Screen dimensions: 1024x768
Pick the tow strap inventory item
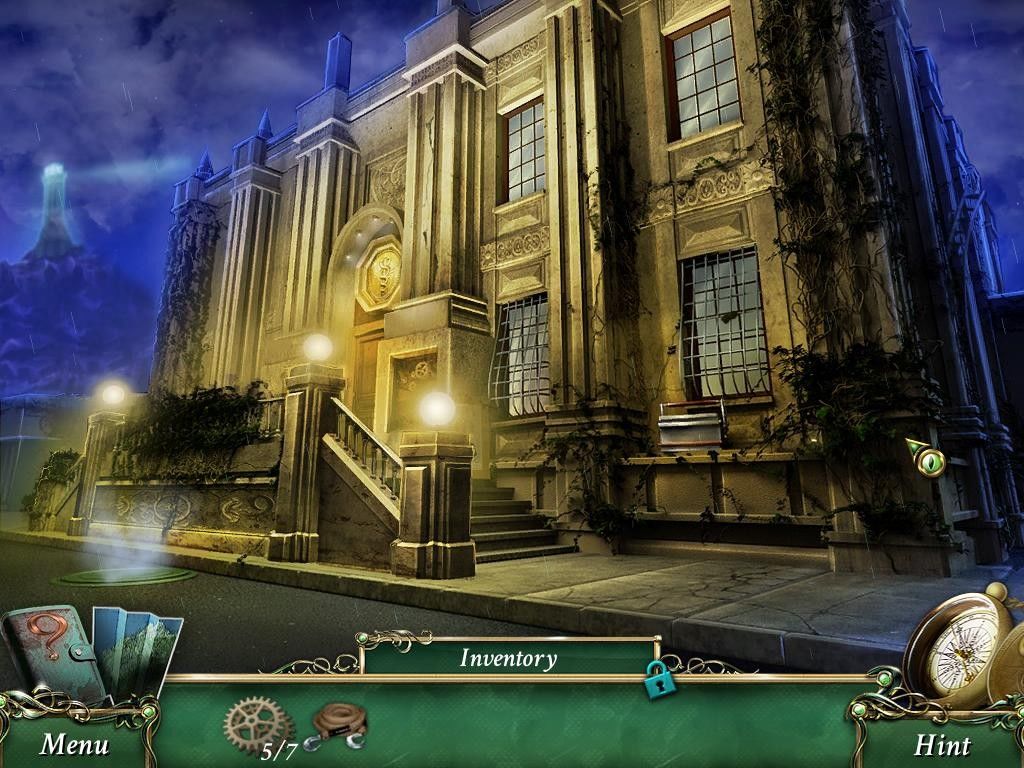click(x=340, y=723)
